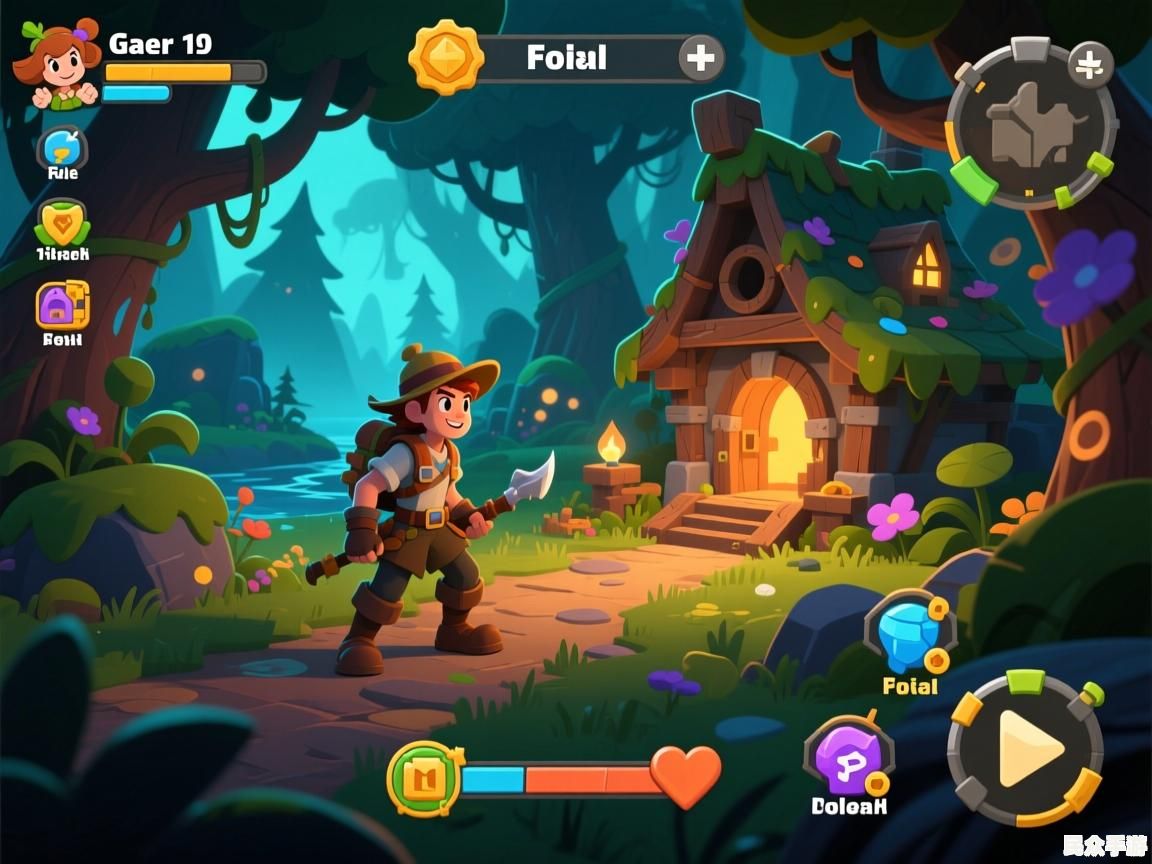1152x864 pixels.
Task: Open the player avatar portrait
Action: [x=57, y=65]
